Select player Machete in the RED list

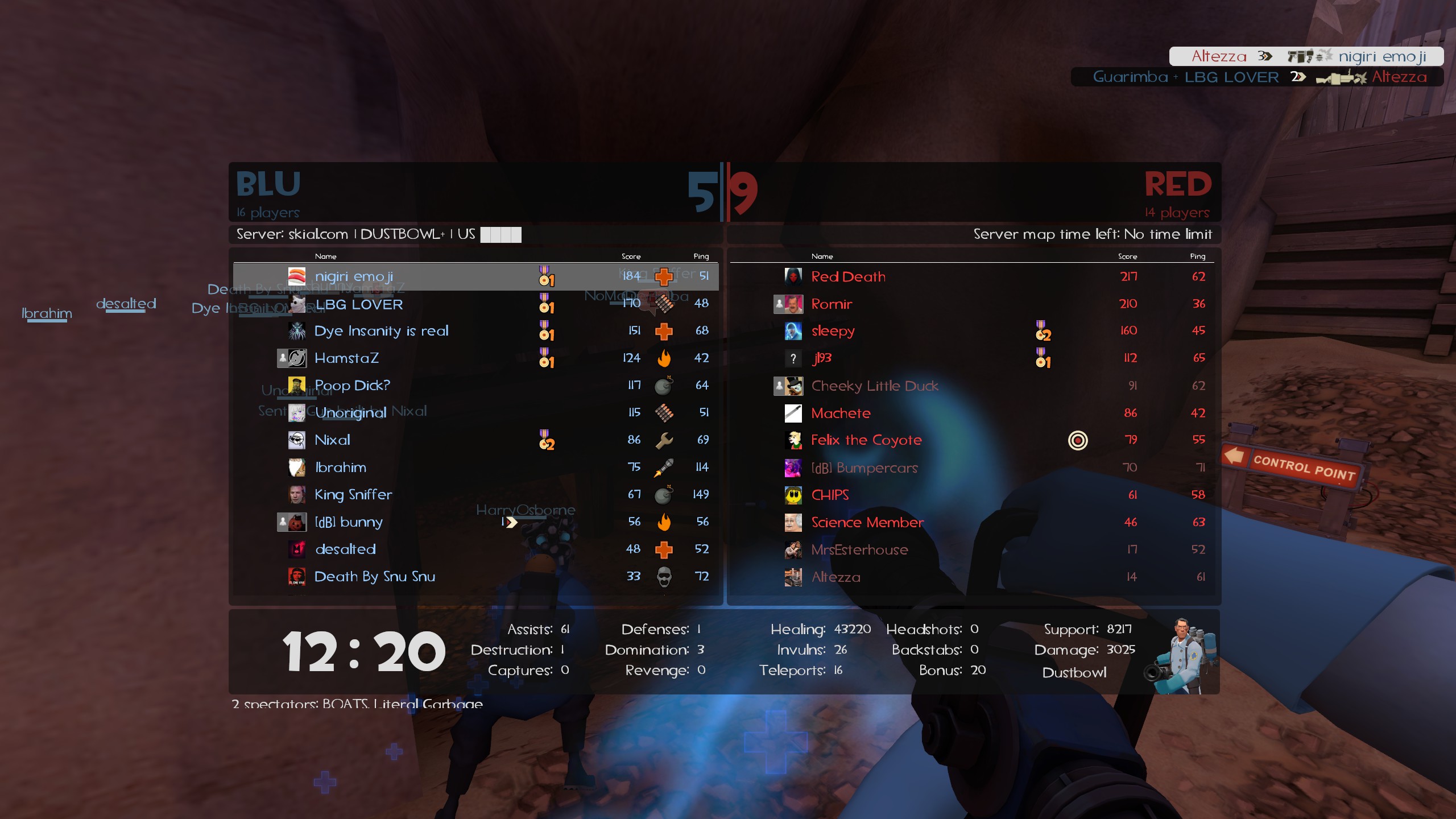tap(841, 413)
